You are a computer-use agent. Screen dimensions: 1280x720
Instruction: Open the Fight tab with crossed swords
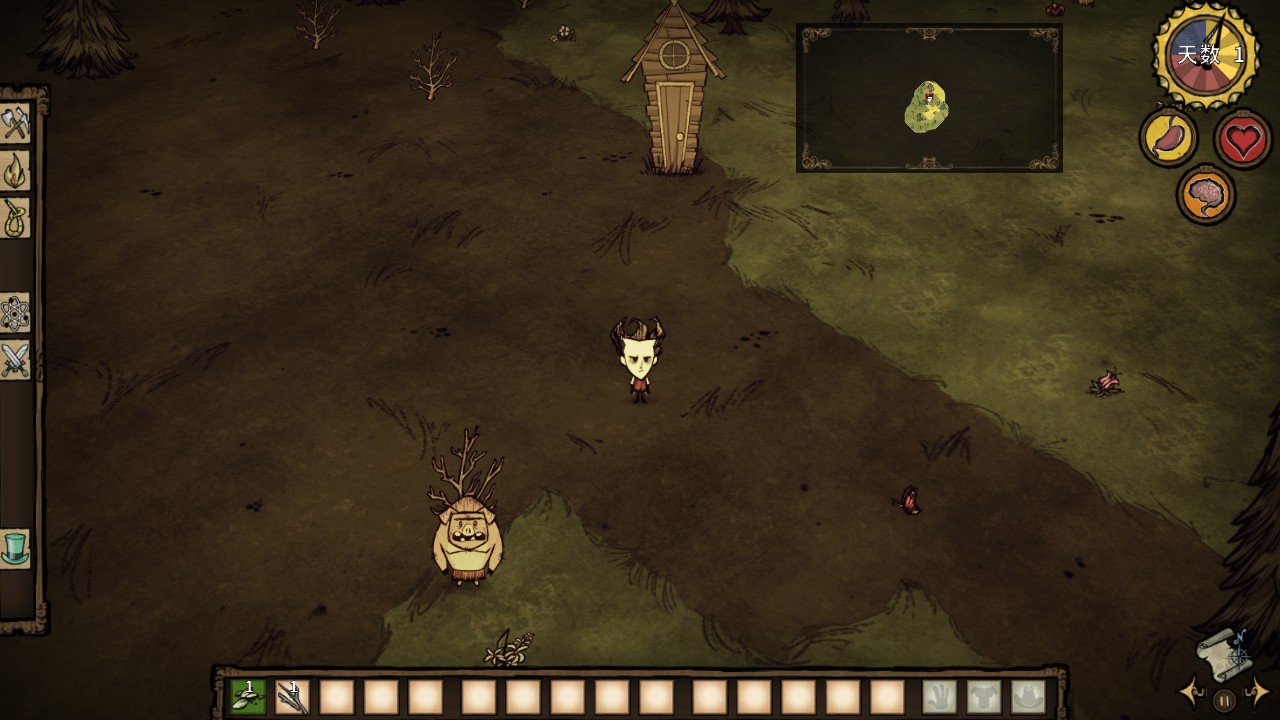[15, 360]
